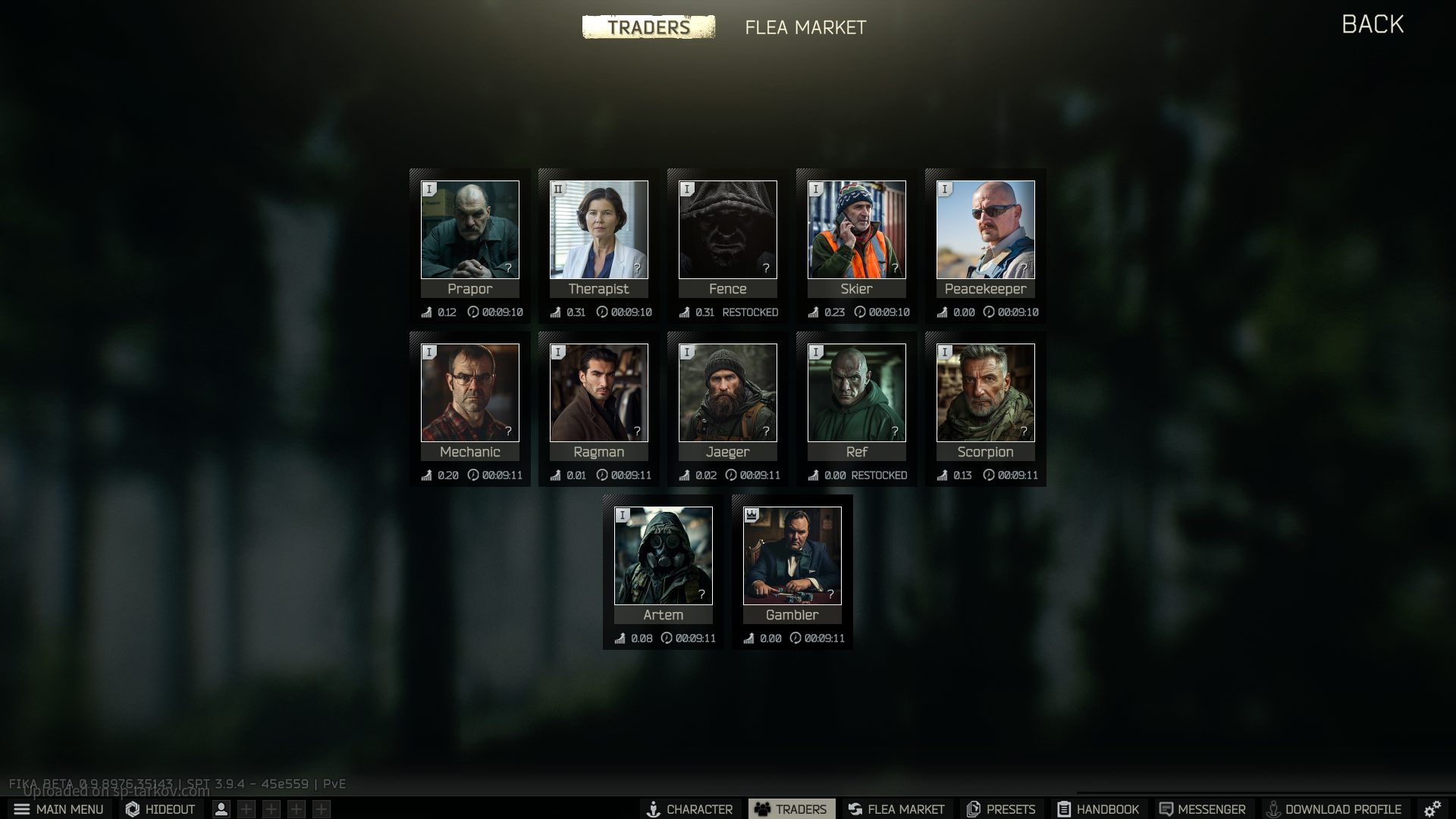
Task: Open the Ref trader card
Action: (x=857, y=393)
